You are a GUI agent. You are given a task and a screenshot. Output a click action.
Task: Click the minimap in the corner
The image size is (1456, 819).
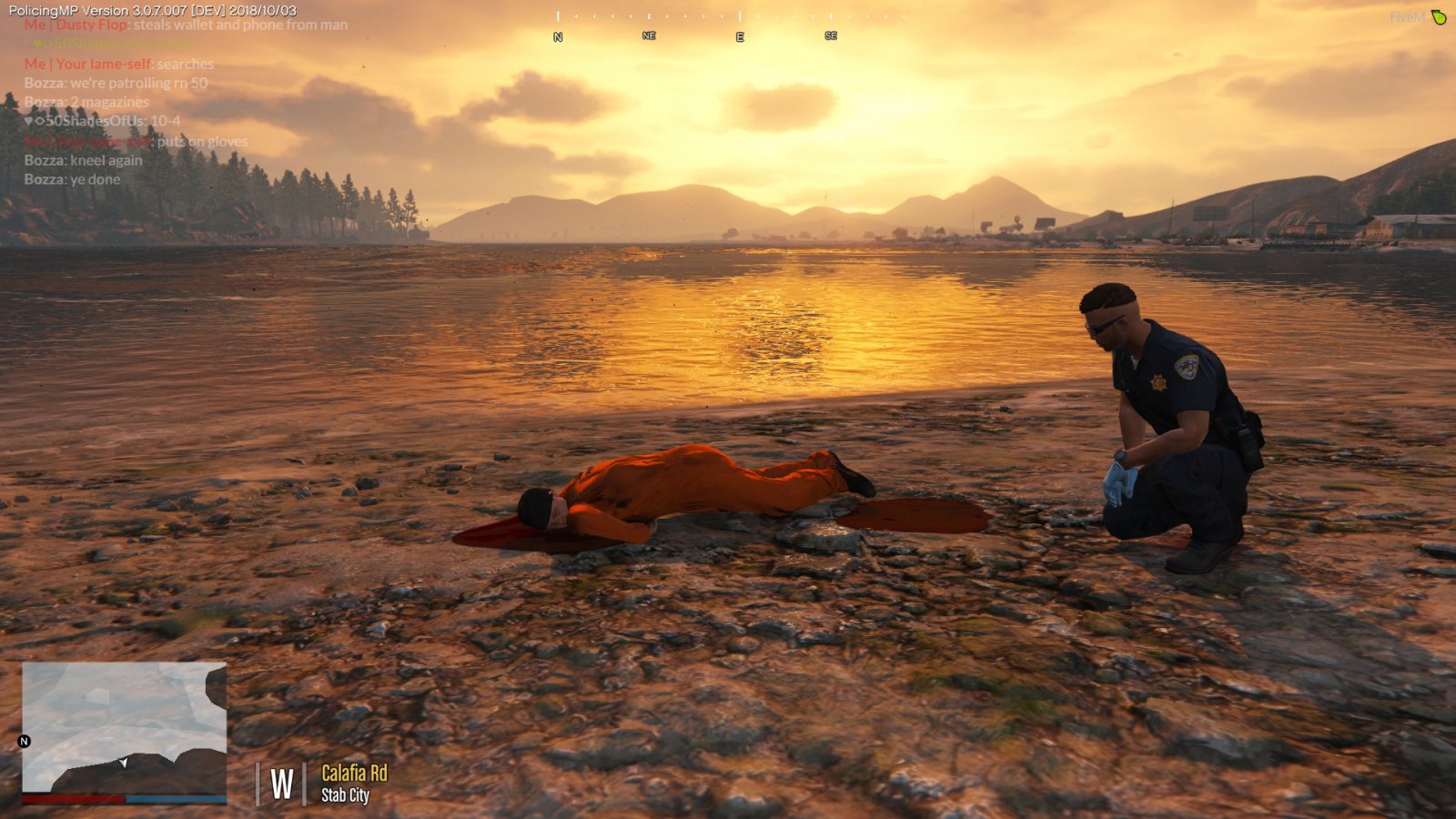(125, 727)
